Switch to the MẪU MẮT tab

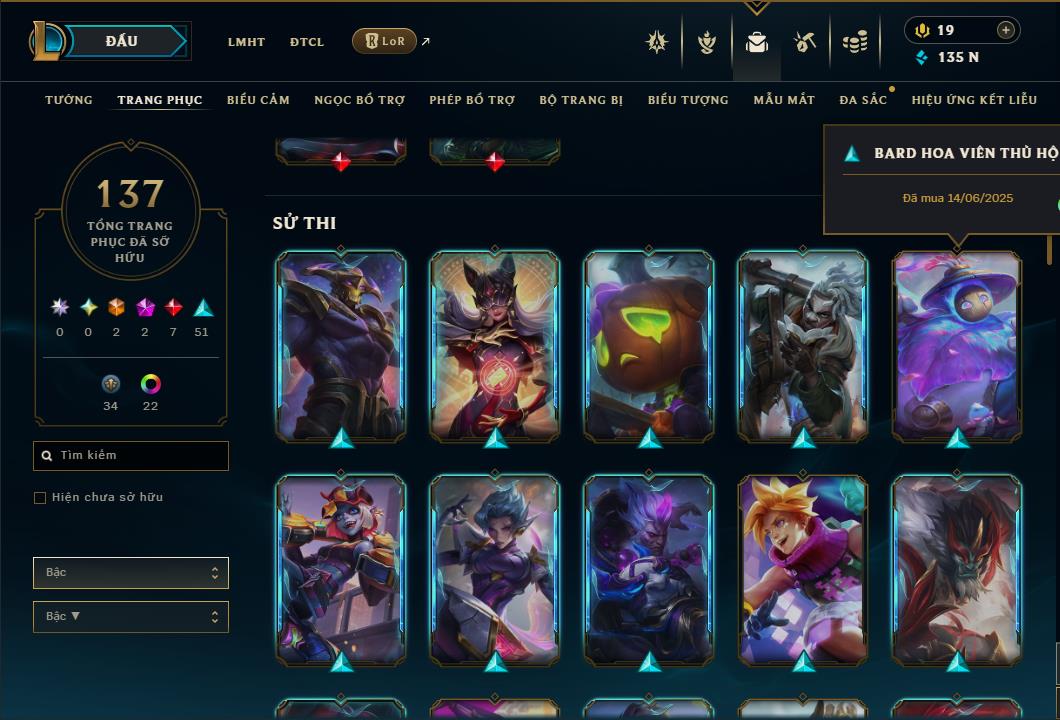click(x=784, y=100)
